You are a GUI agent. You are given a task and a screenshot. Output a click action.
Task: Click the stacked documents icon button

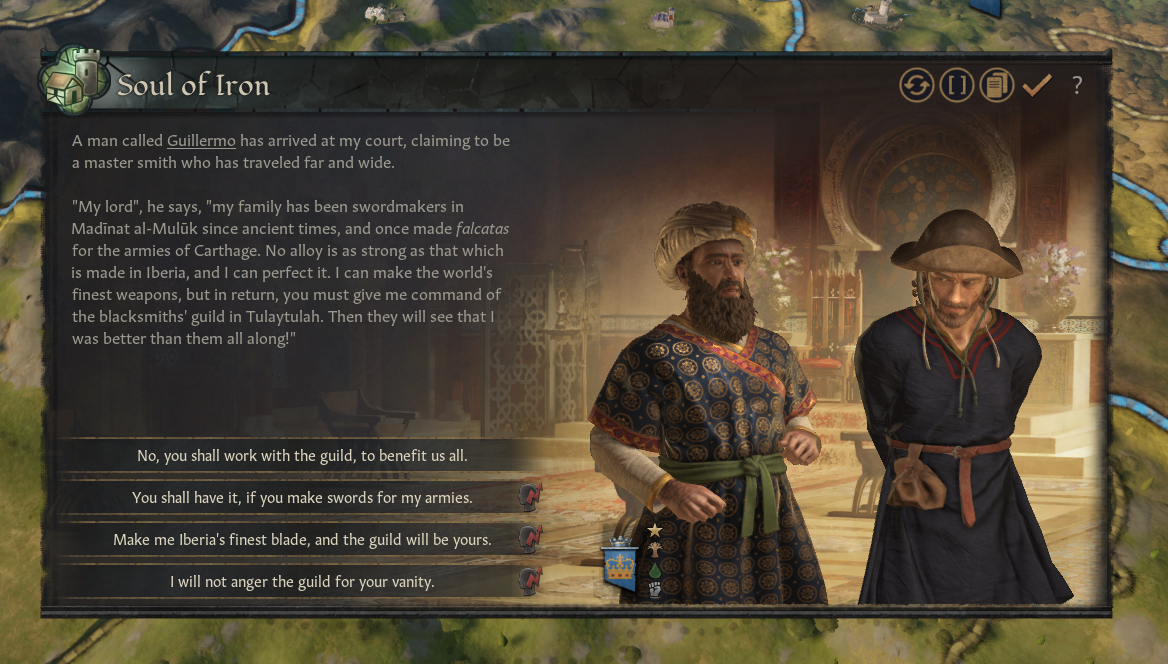coord(996,85)
